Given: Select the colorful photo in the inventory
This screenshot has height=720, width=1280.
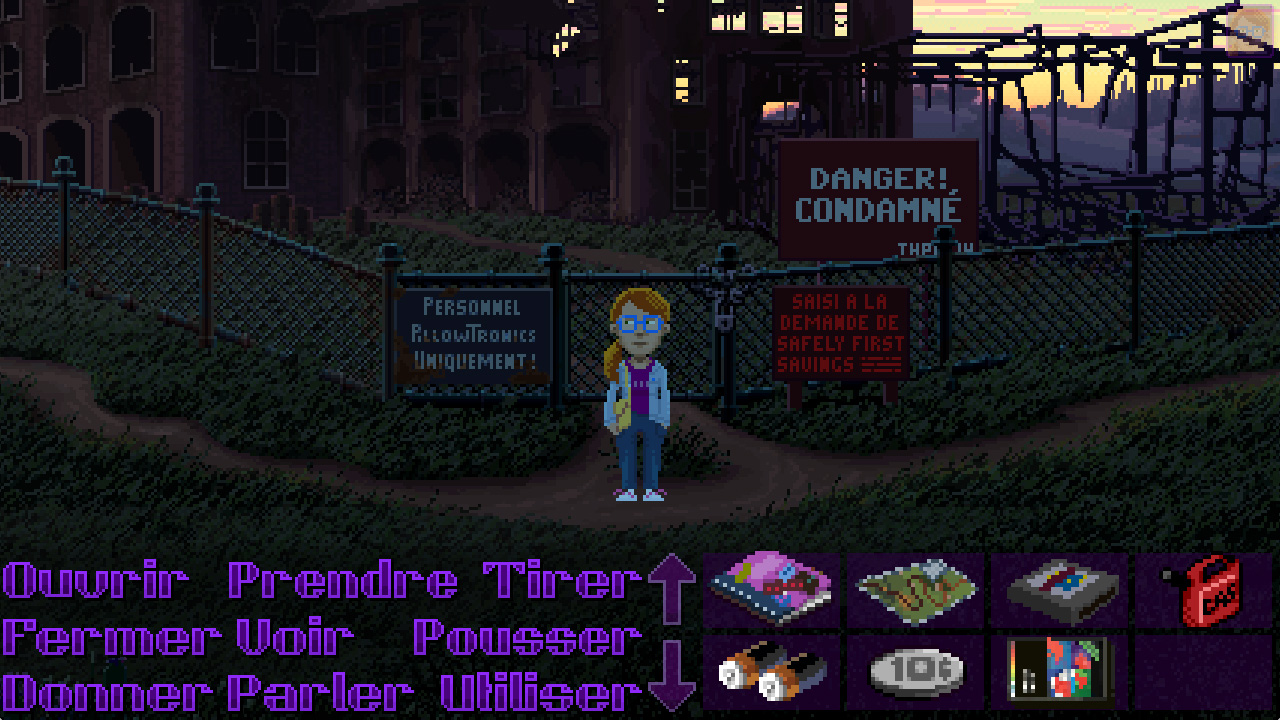Looking at the screenshot, I should (1058, 672).
